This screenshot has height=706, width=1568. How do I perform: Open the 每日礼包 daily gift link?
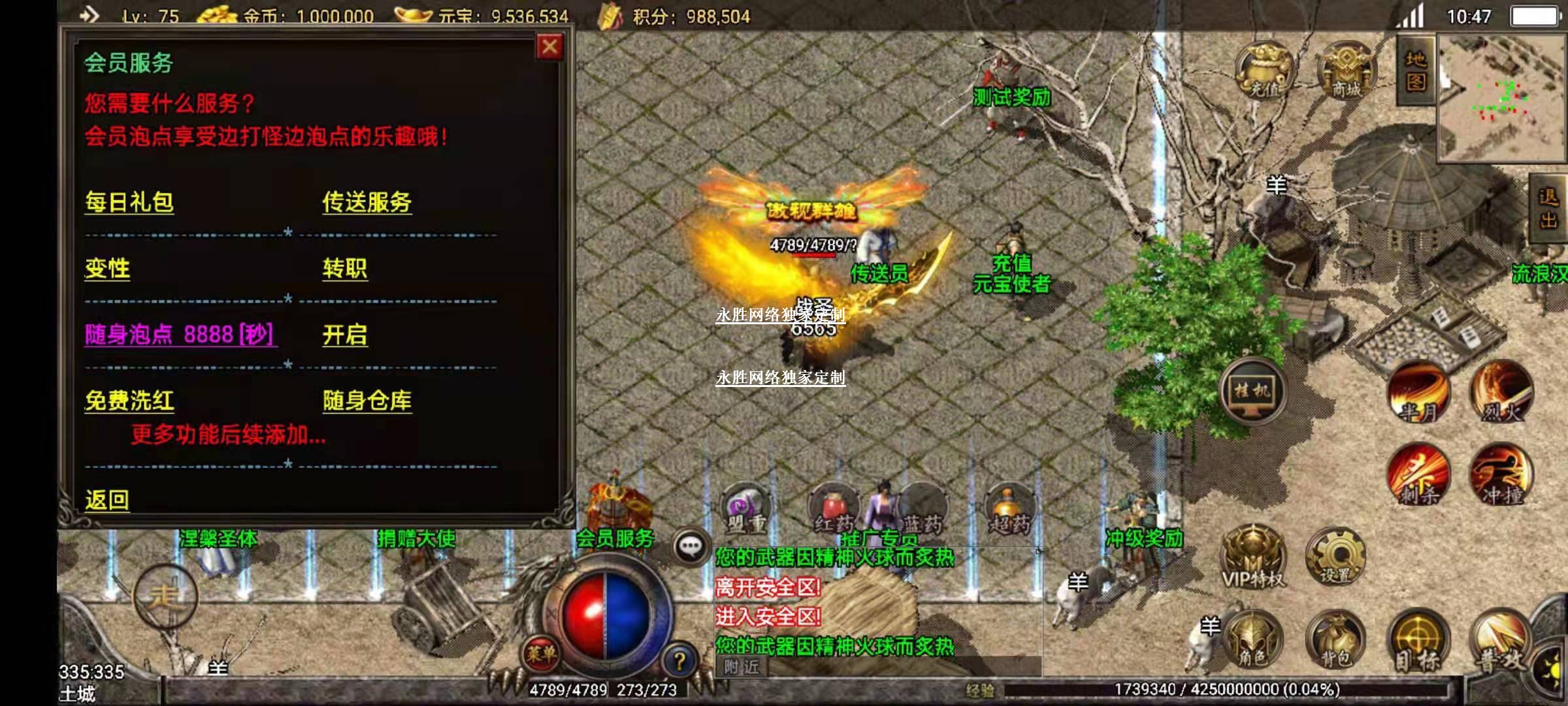tap(129, 203)
